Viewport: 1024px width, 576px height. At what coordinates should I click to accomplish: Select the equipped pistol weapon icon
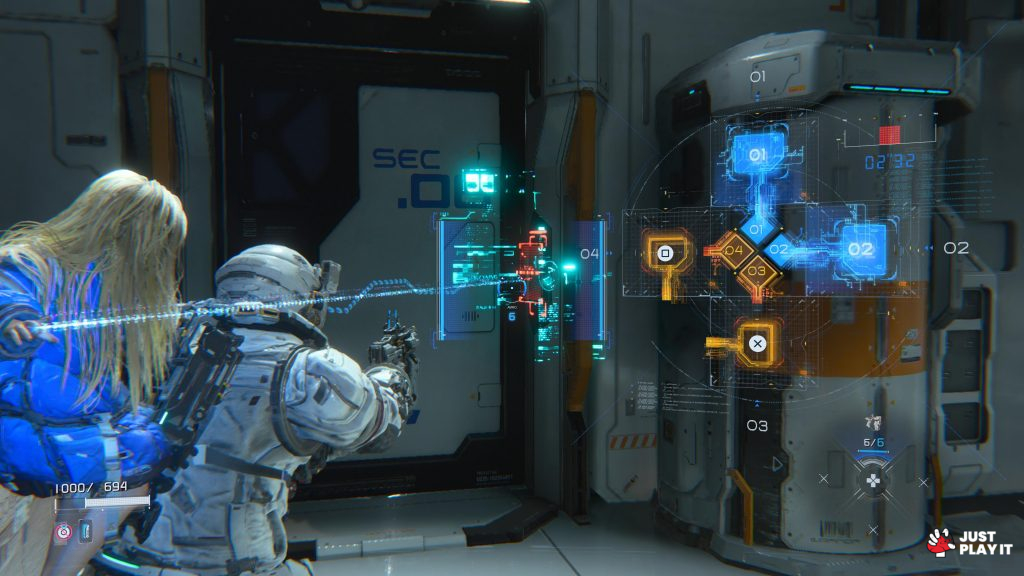(x=873, y=424)
